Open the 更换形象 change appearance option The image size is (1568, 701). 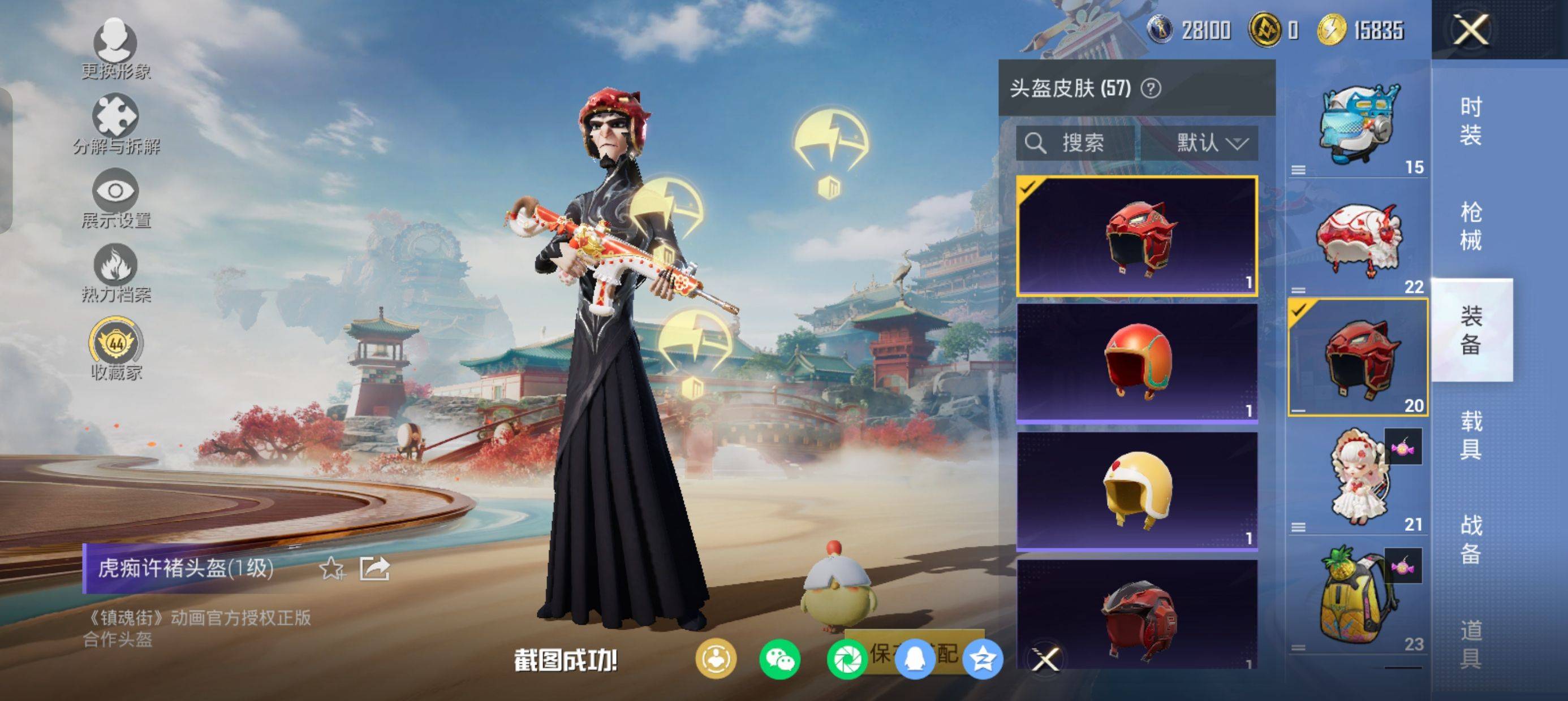coord(115,49)
